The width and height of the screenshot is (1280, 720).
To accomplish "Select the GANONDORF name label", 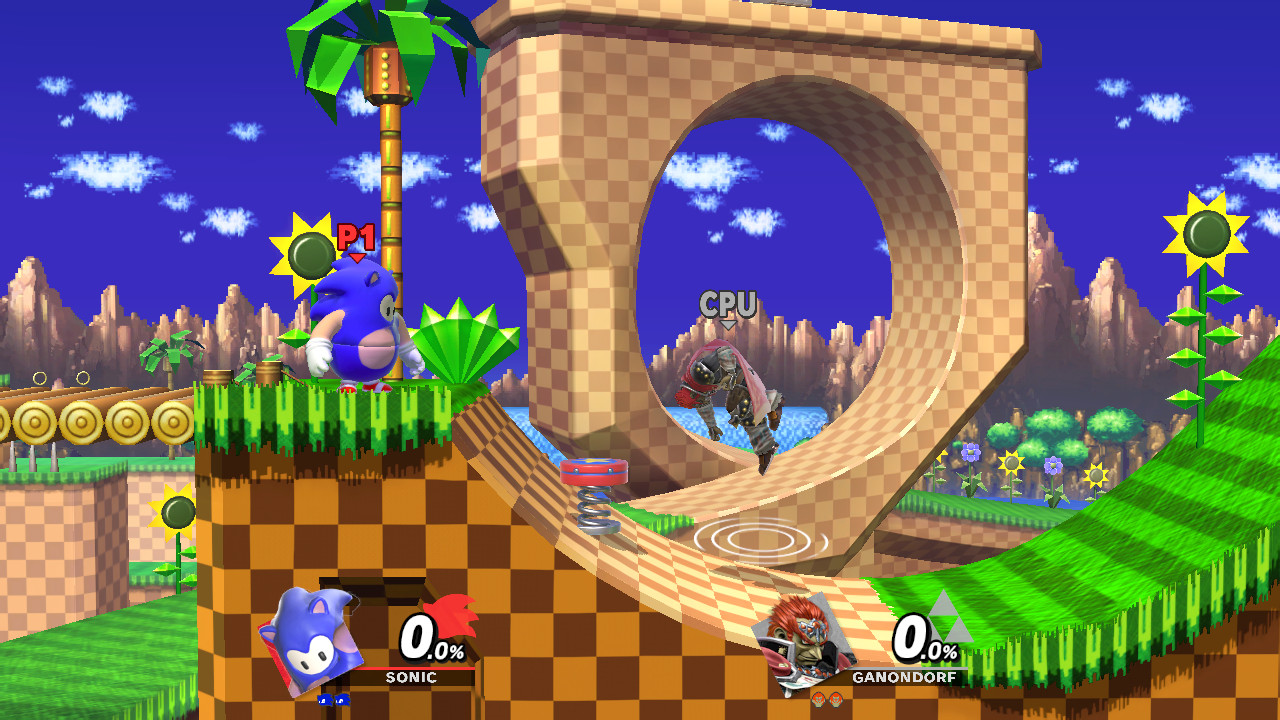I will (x=904, y=676).
